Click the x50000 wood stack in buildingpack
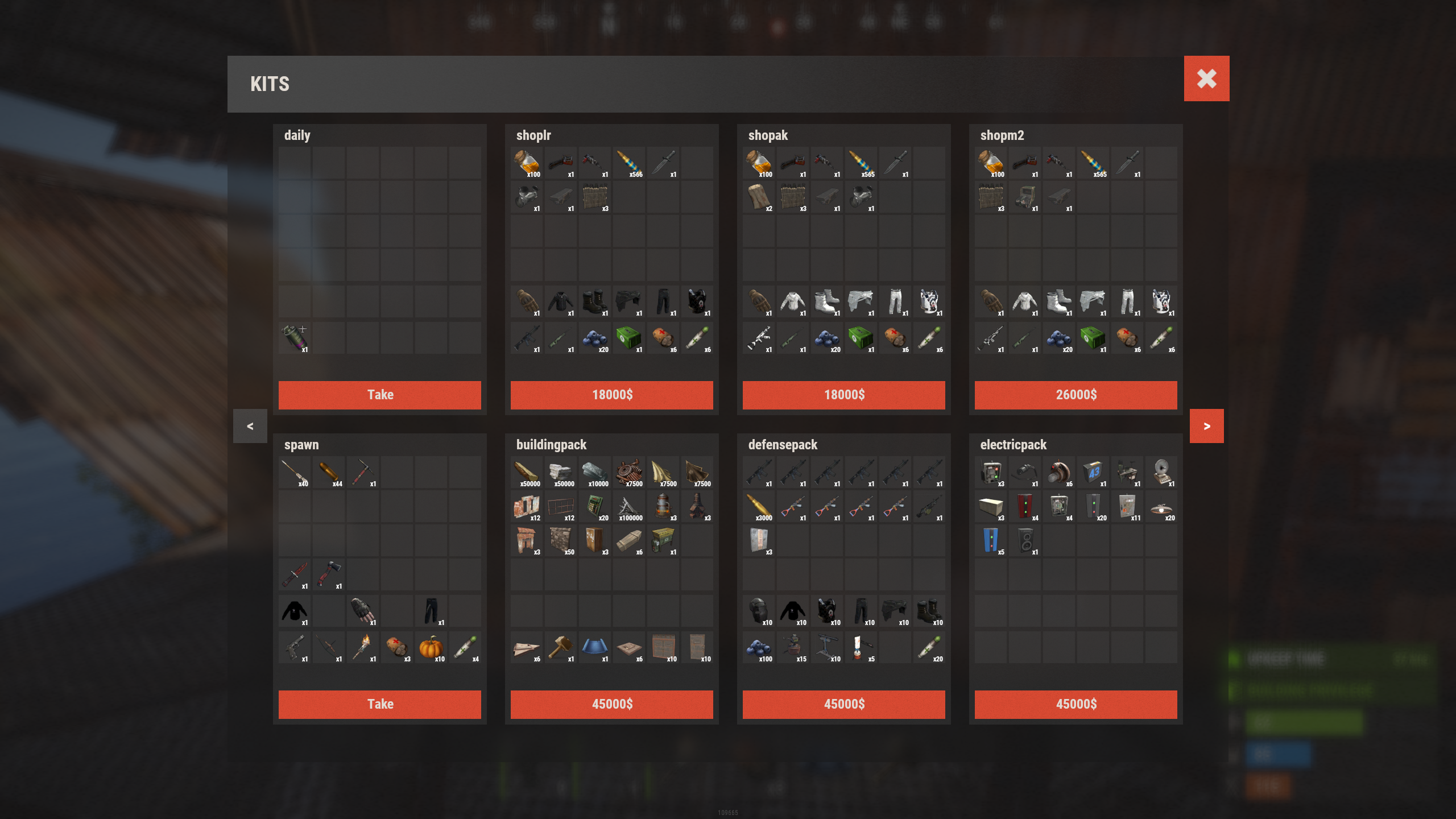Image resolution: width=1456 pixels, height=819 pixels. tap(526, 472)
